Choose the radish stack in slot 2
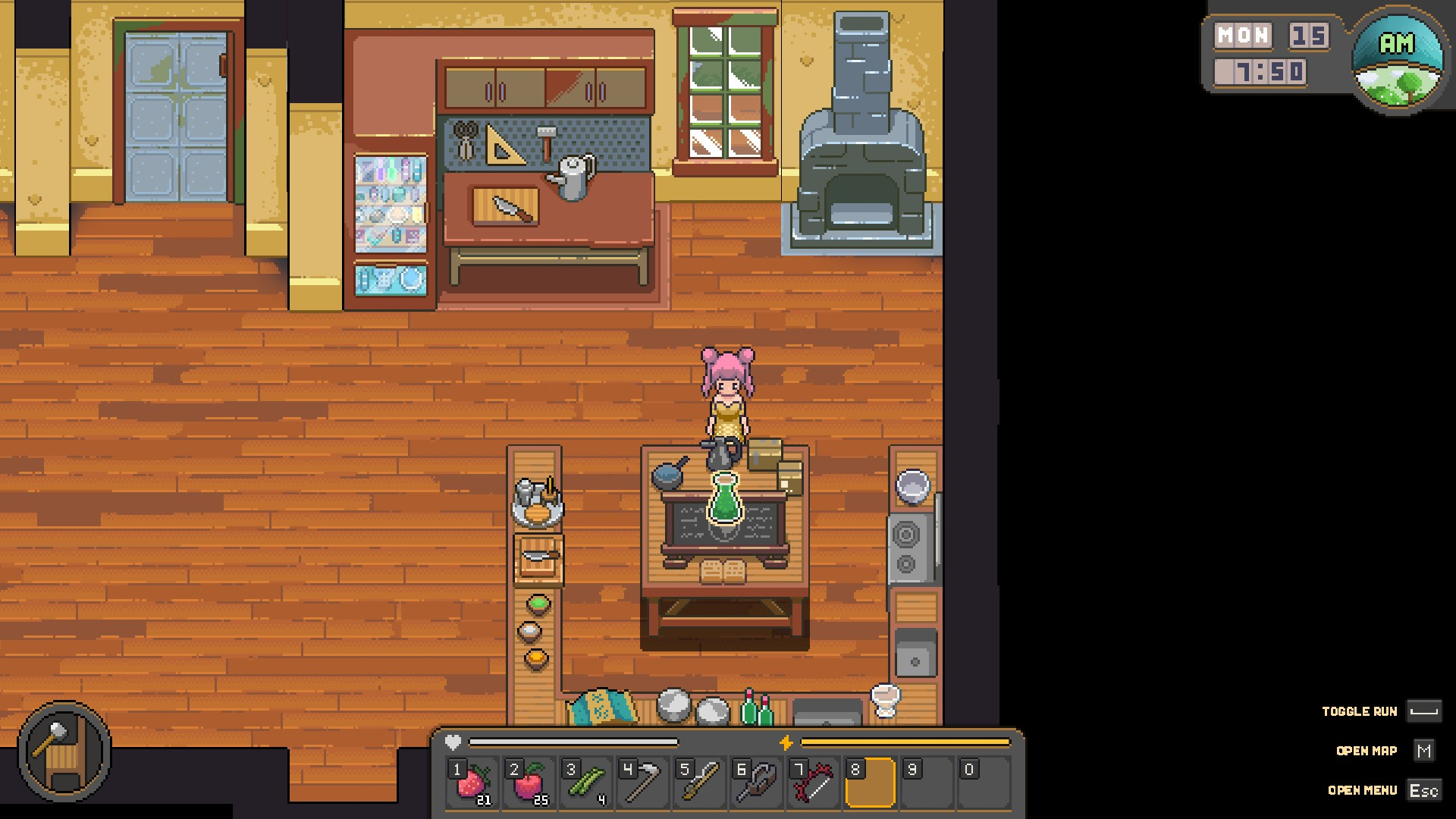 (x=529, y=783)
